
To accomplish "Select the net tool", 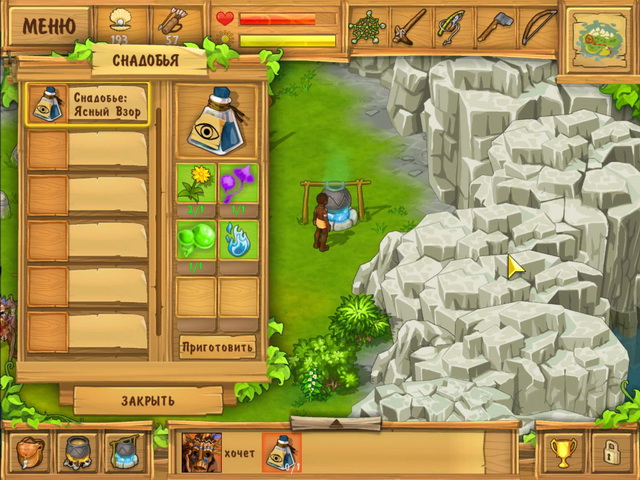I will 367,27.
